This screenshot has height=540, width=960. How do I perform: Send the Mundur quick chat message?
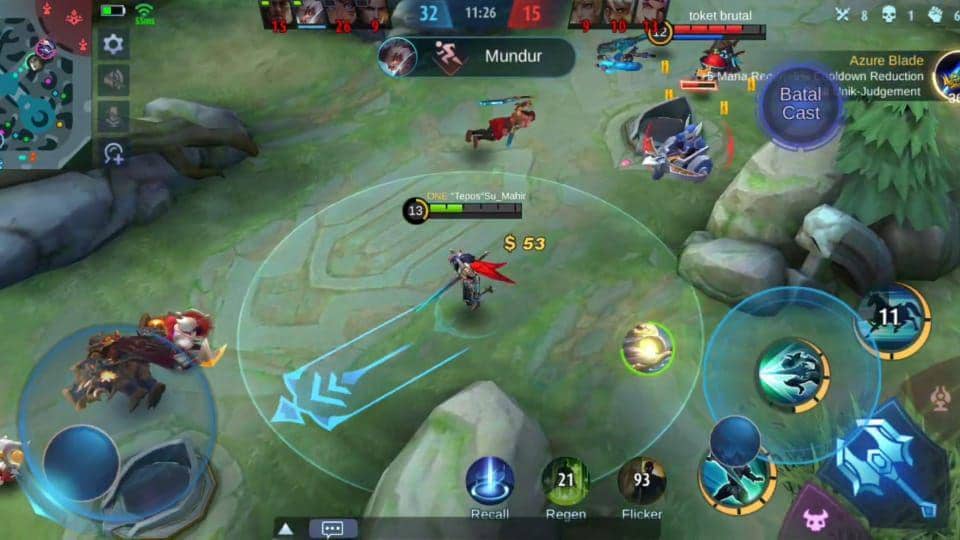[x=476, y=56]
